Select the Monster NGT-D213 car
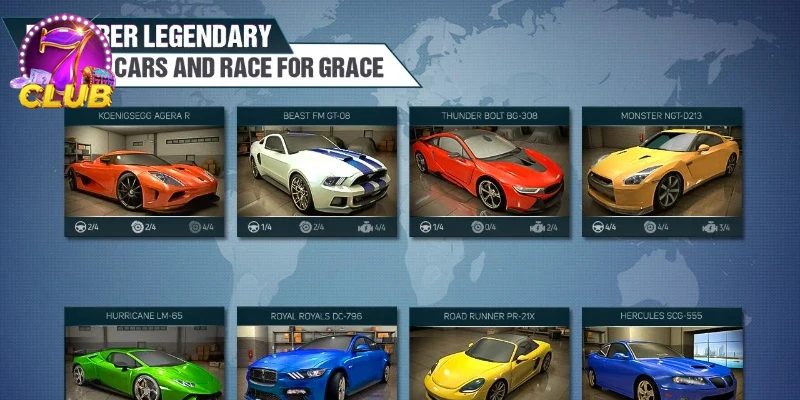The image size is (800, 400). click(662, 170)
